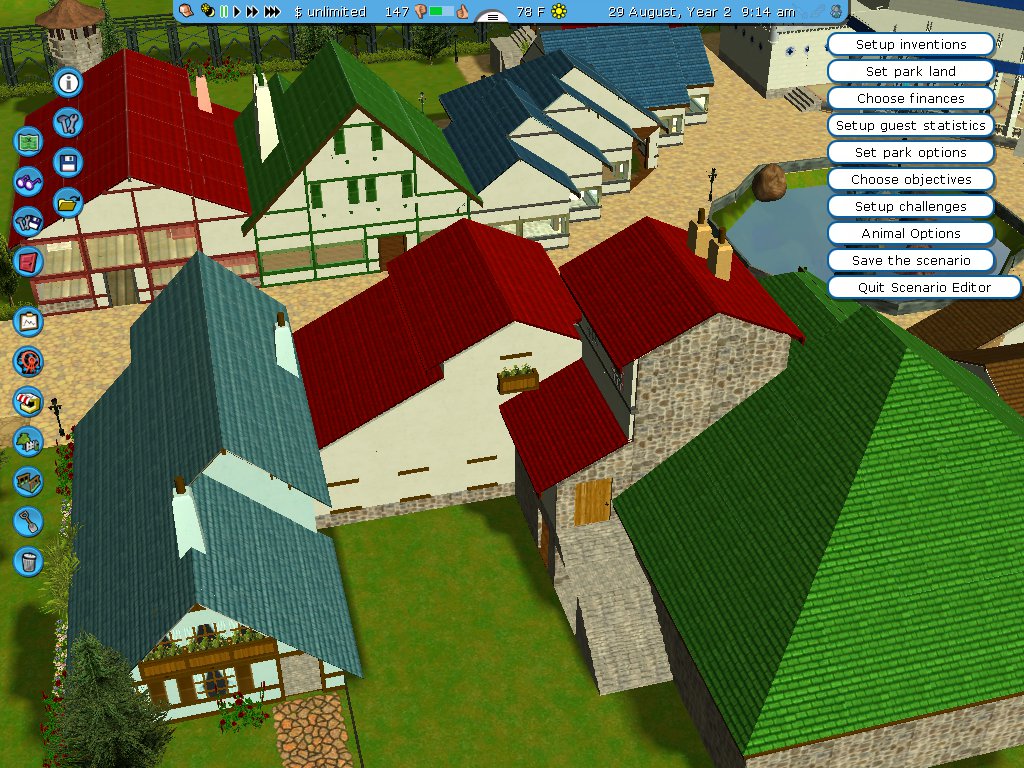Toggle the green pause button
Image resolution: width=1024 pixels, height=768 pixels.
(x=224, y=12)
